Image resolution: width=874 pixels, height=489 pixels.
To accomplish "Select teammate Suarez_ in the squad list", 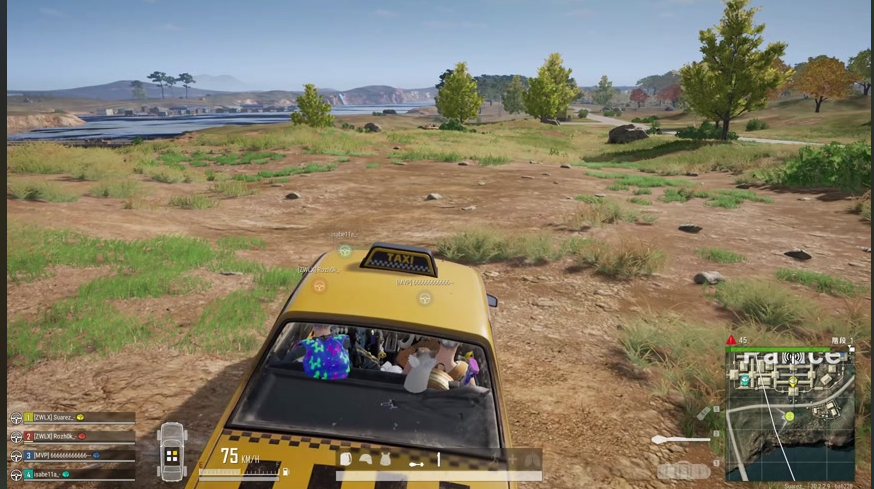I will (x=72, y=417).
